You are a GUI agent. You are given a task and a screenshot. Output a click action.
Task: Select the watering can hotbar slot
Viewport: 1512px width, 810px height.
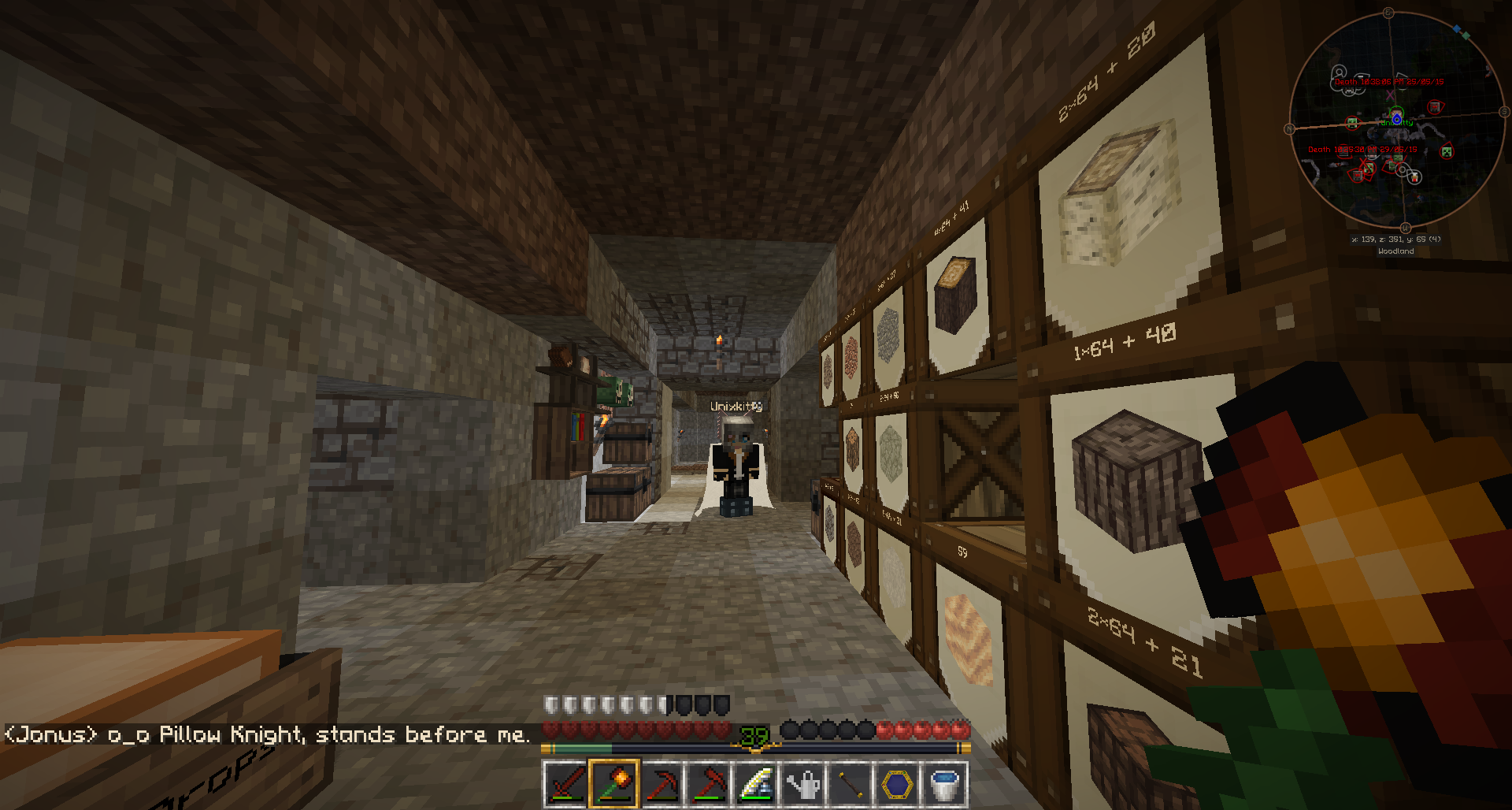click(x=803, y=784)
